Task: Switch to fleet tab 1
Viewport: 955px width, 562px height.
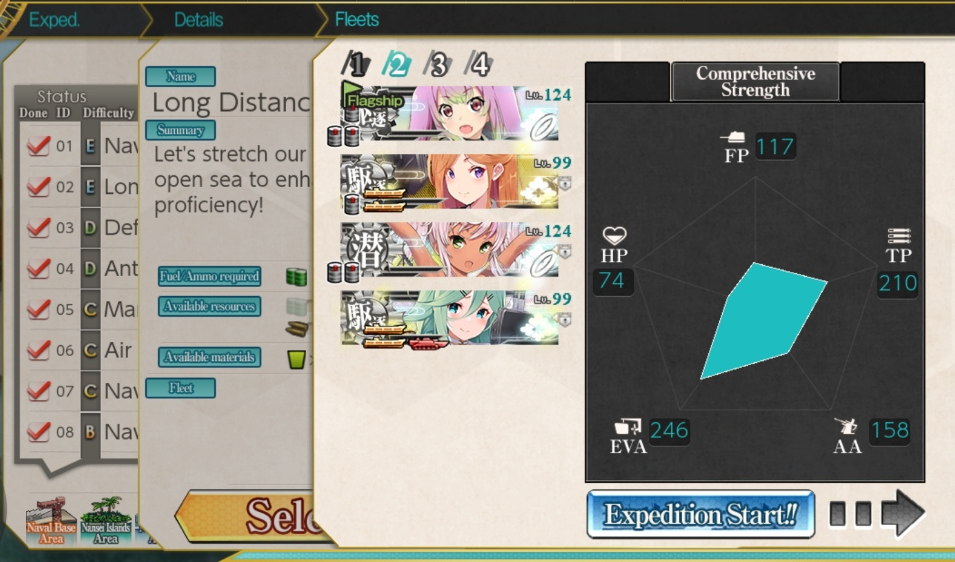Action: (355, 65)
